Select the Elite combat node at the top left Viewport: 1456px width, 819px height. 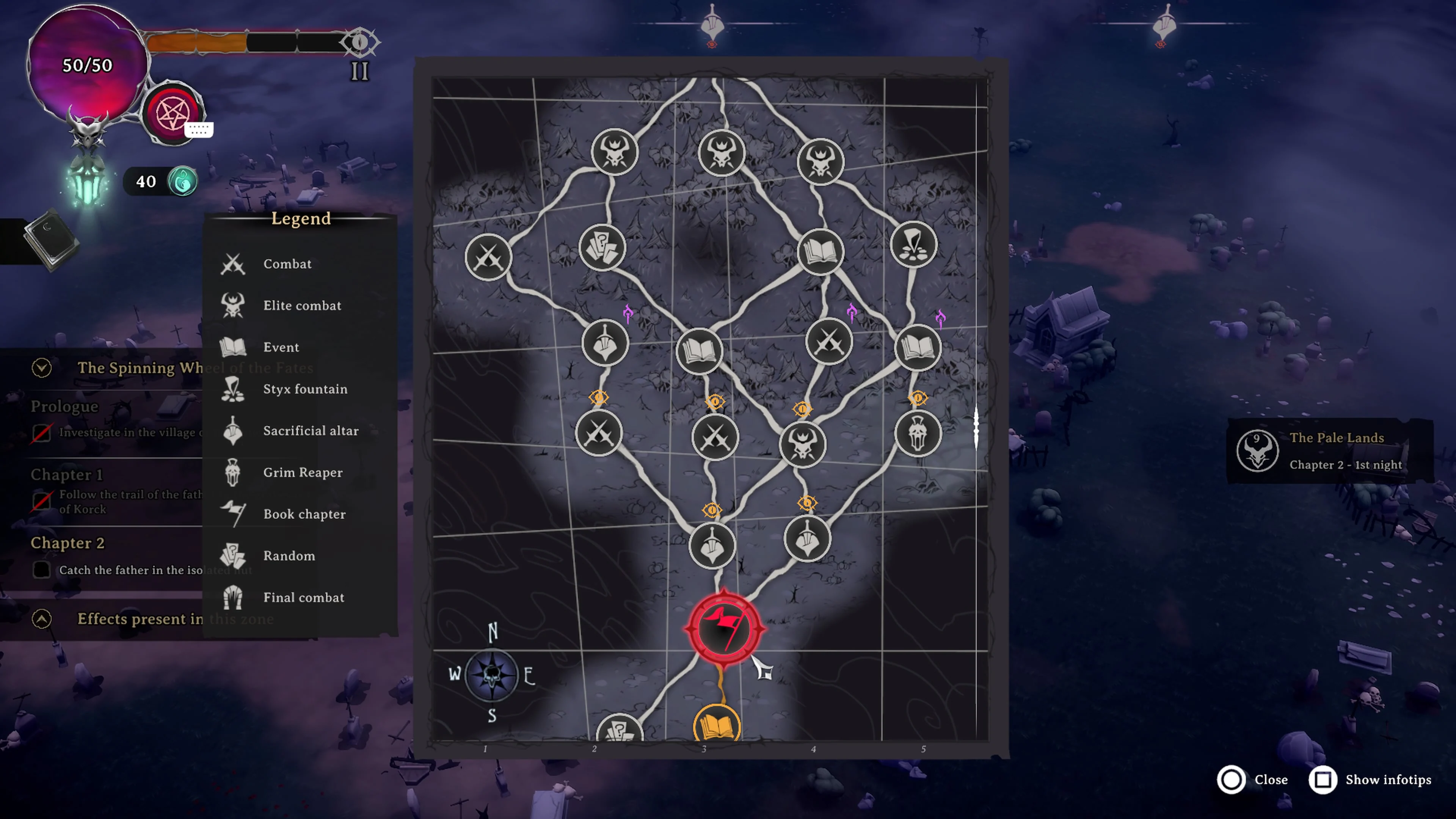(x=615, y=151)
